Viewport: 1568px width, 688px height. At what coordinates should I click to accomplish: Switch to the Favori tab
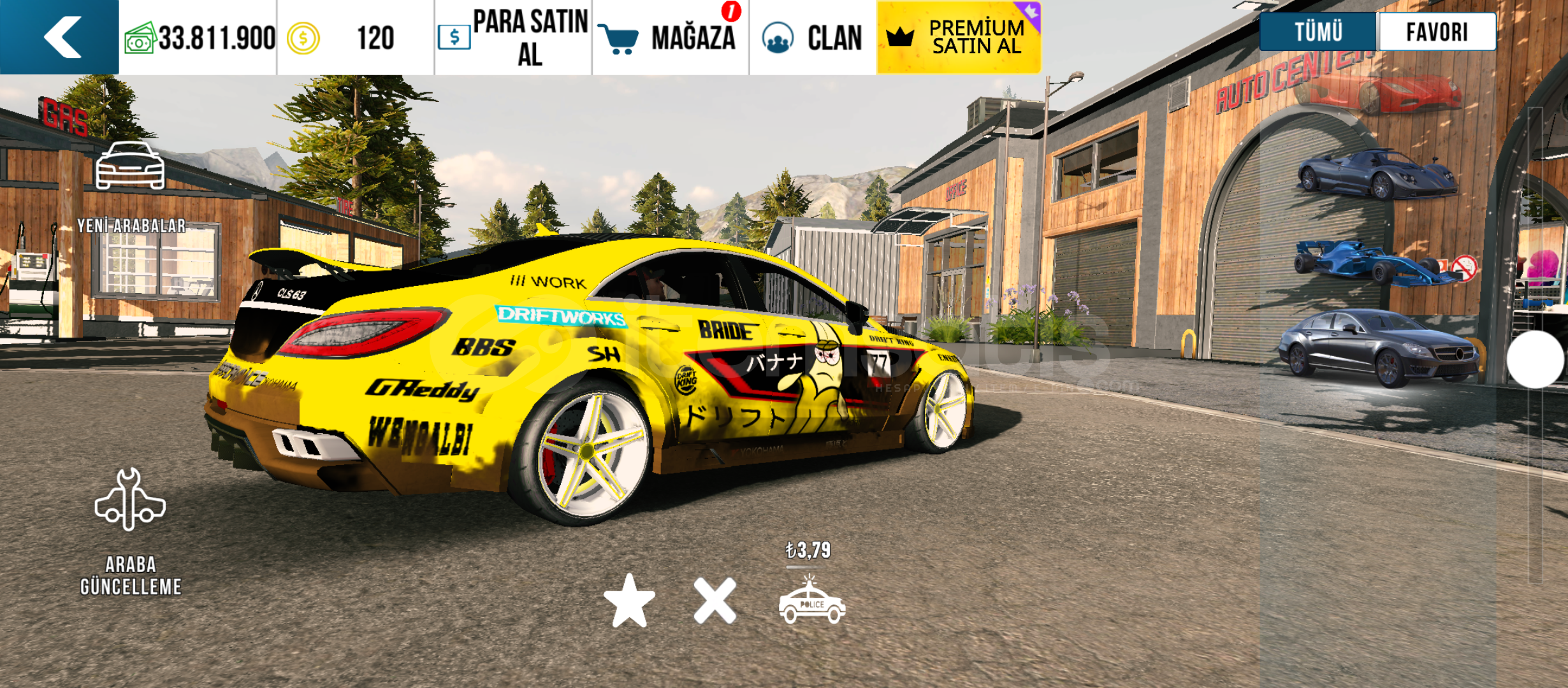tap(1437, 32)
